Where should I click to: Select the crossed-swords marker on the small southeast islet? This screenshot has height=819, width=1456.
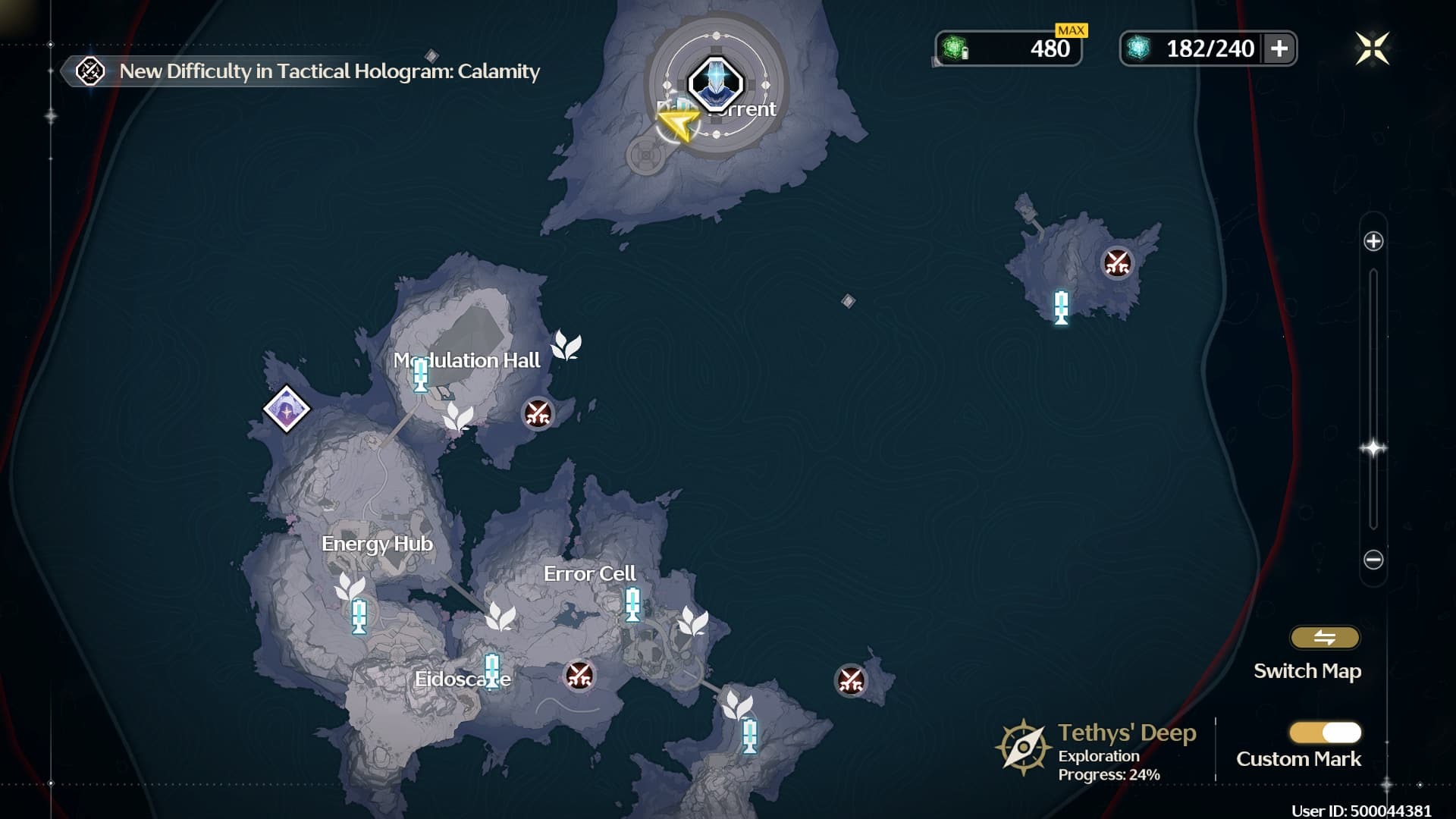[x=850, y=680]
